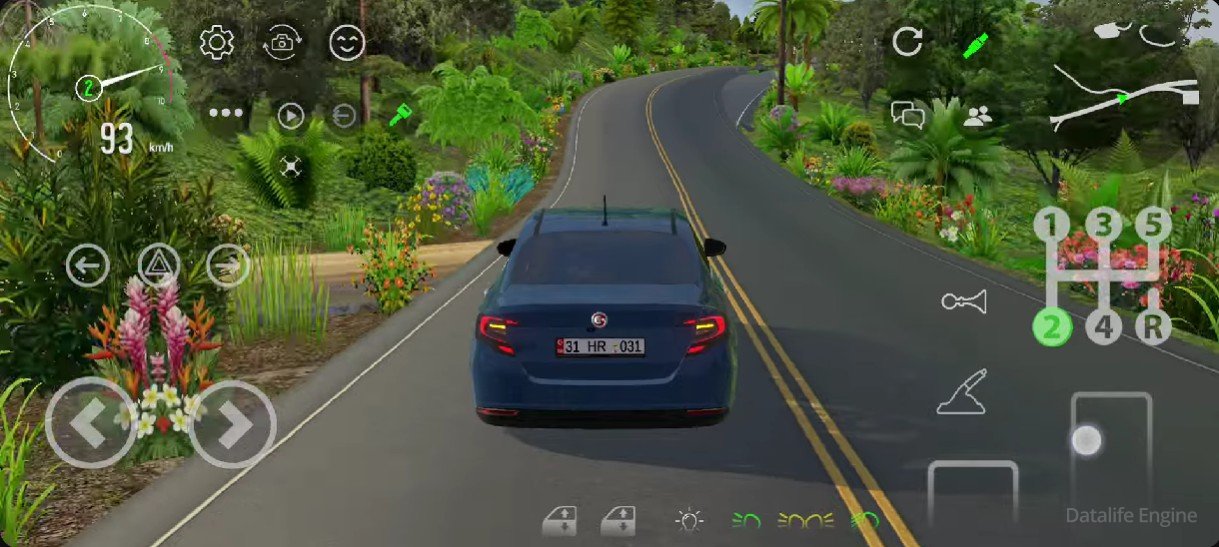This screenshot has height=547, width=1219.
Task: Open the gear-shaped settings menu
Action: (217, 43)
